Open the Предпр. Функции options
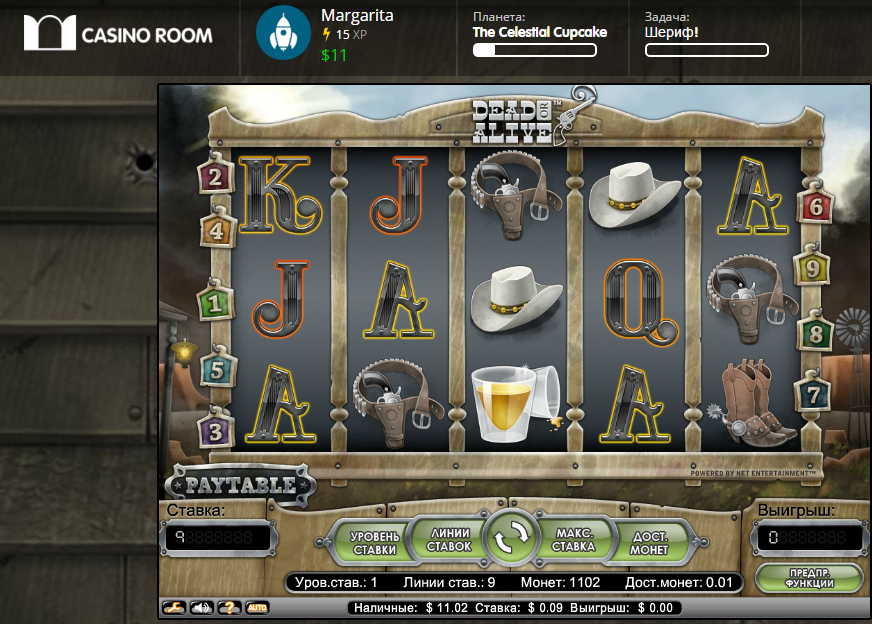Viewport: 872px width, 624px height. (809, 578)
